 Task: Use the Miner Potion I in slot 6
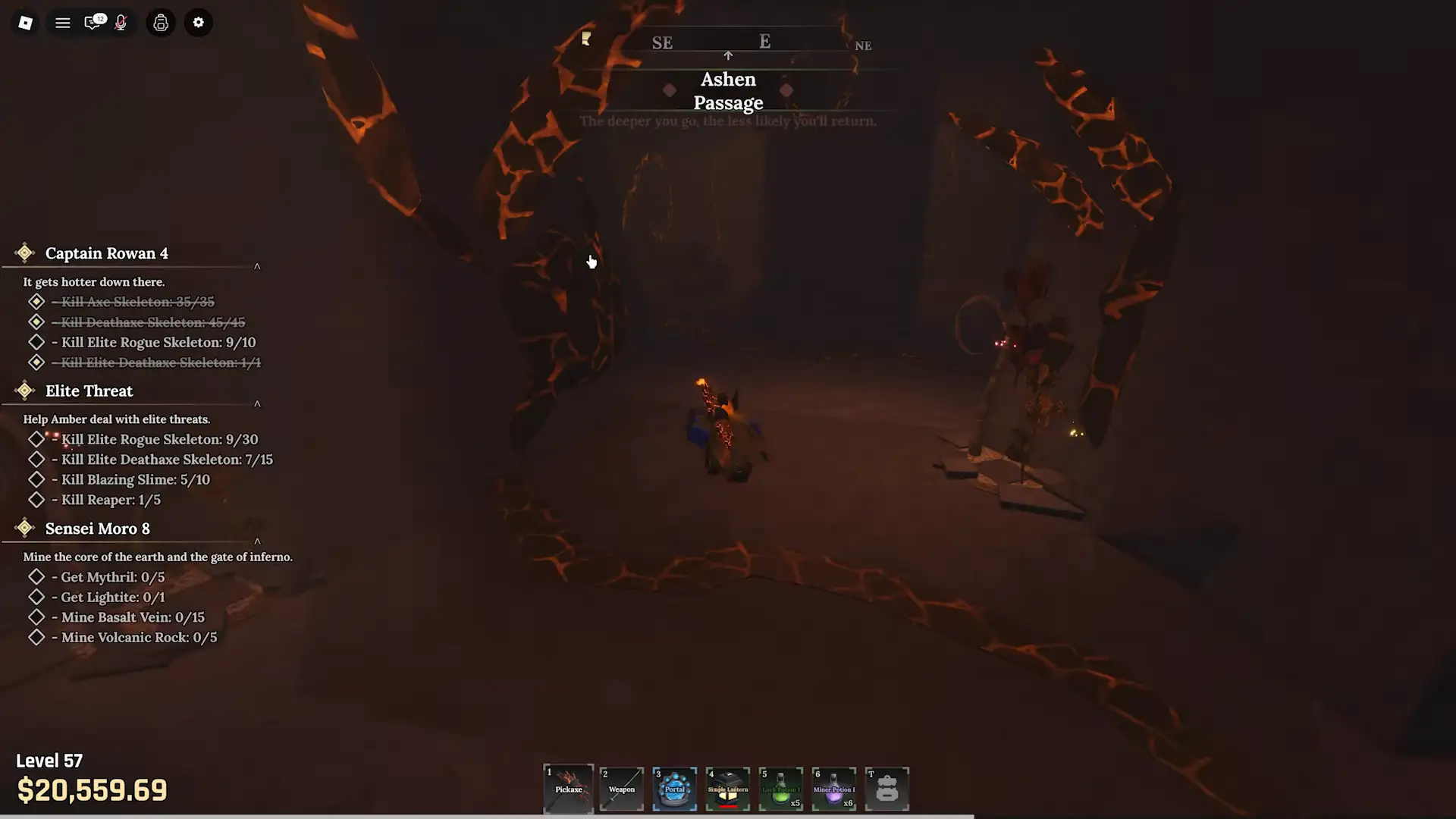[833, 789]
